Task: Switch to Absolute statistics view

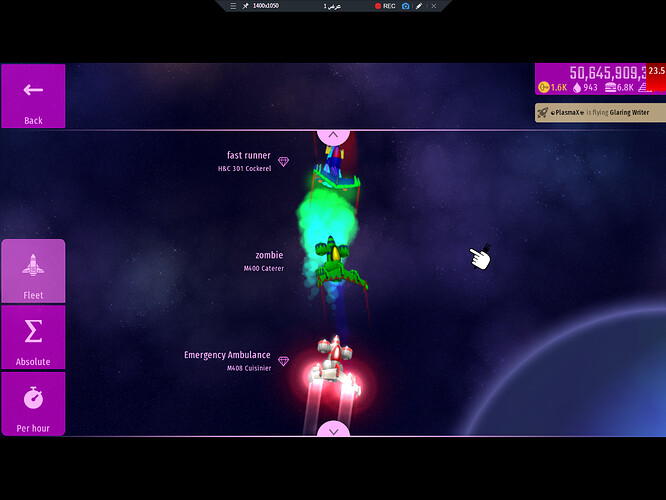Action: tap(33, 337)
